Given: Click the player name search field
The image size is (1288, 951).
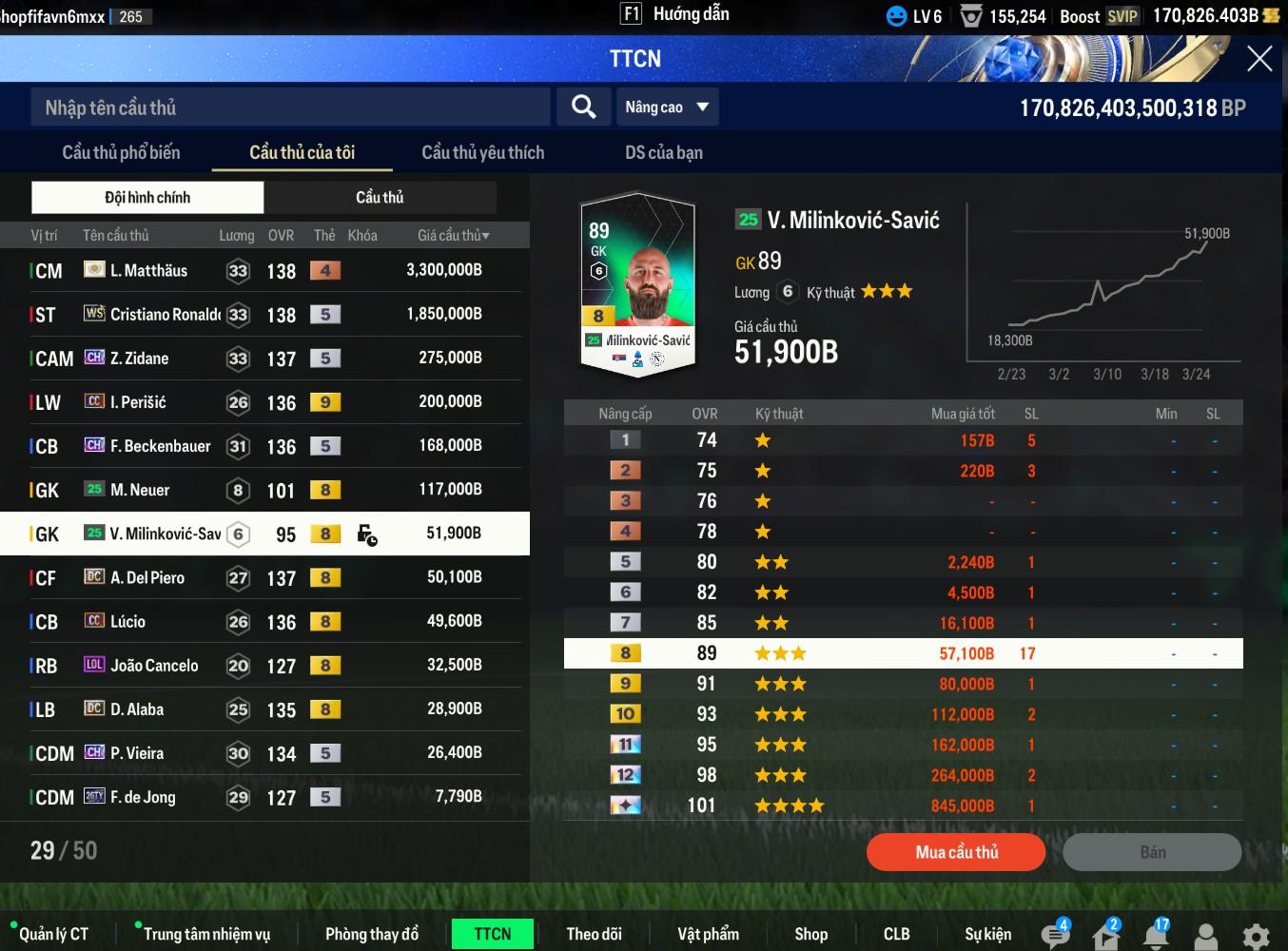Looking at the screenshot, I should (290, 107).
